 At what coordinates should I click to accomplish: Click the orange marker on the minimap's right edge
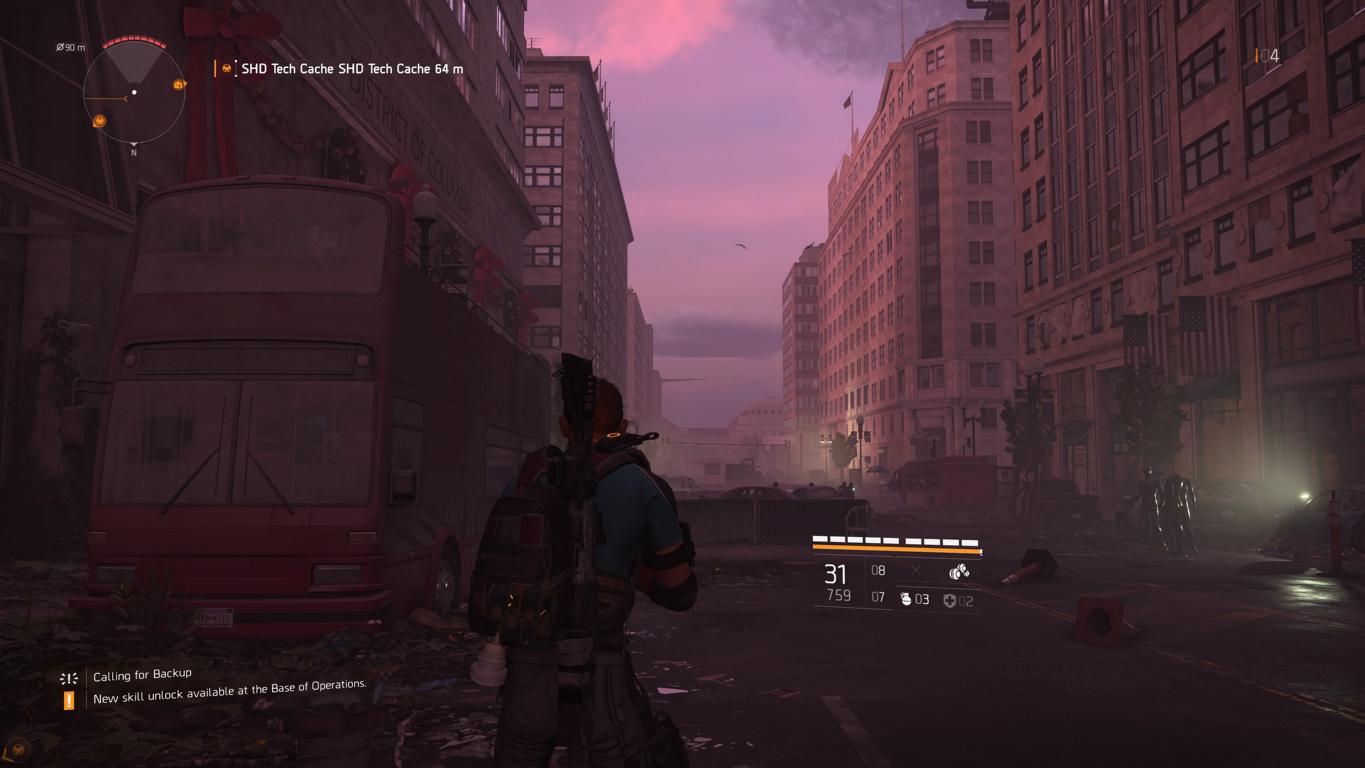(179, 85)
